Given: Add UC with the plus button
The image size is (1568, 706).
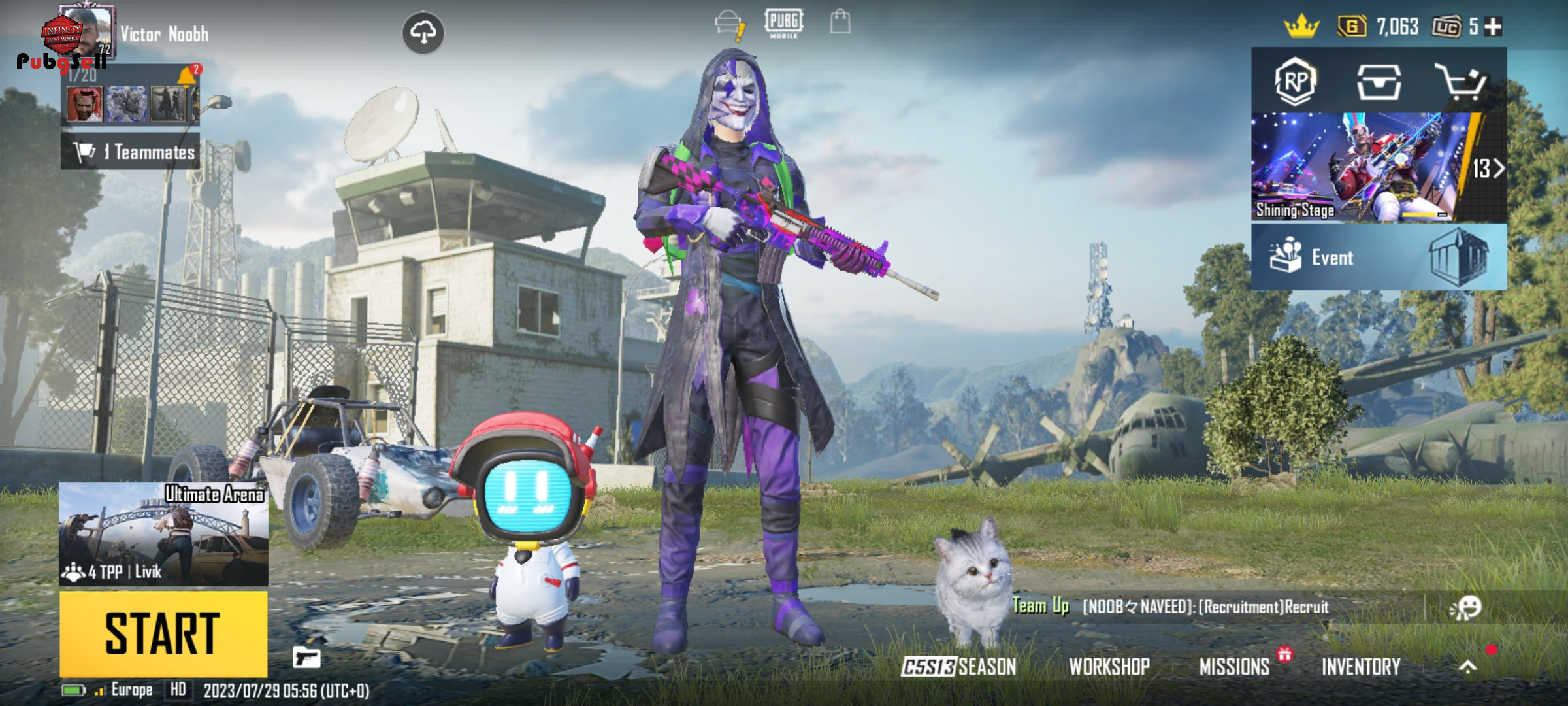Looking at the screenshot, I should click(1493, 27).
